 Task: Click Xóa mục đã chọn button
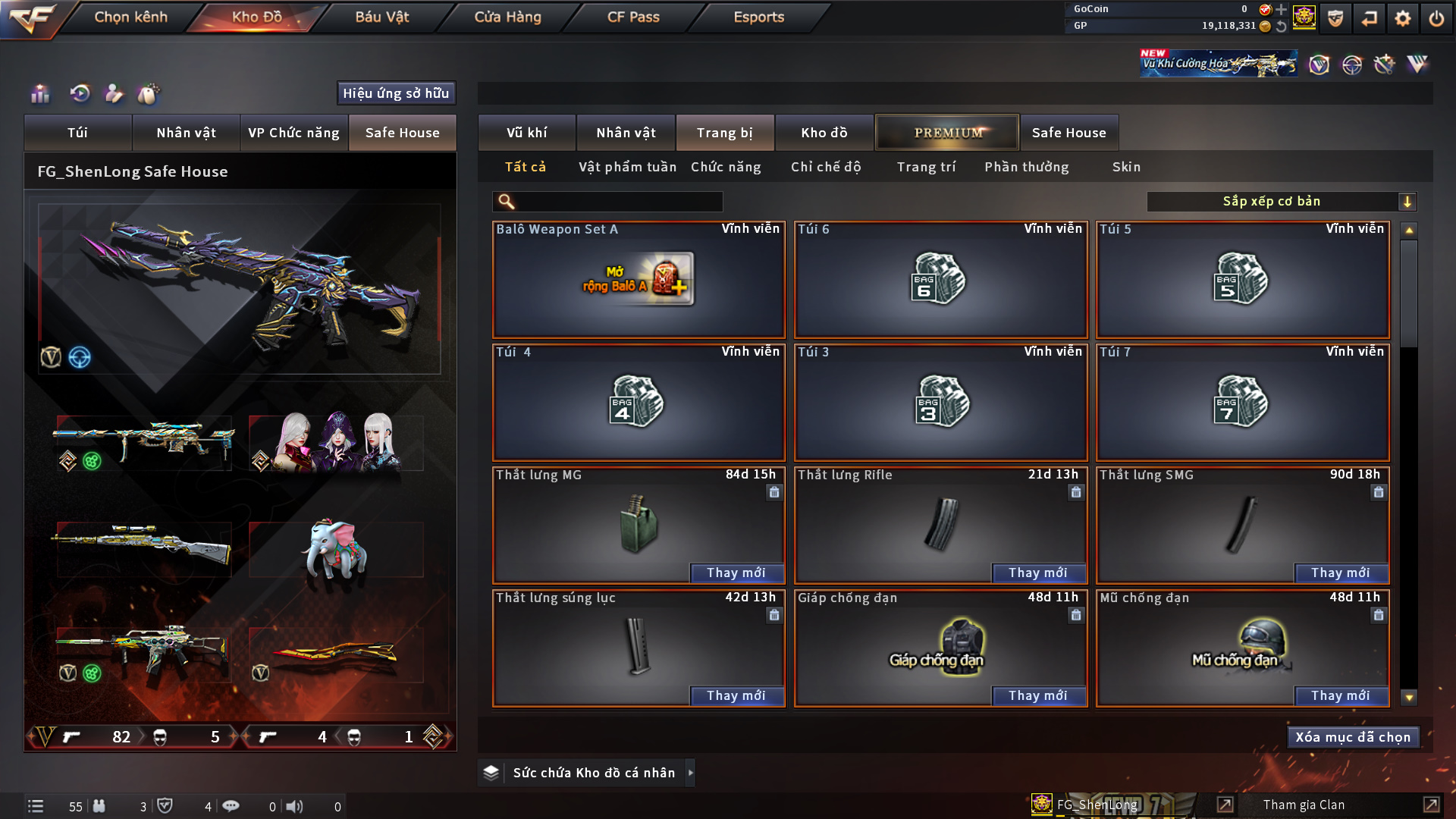click(1353, 737)
